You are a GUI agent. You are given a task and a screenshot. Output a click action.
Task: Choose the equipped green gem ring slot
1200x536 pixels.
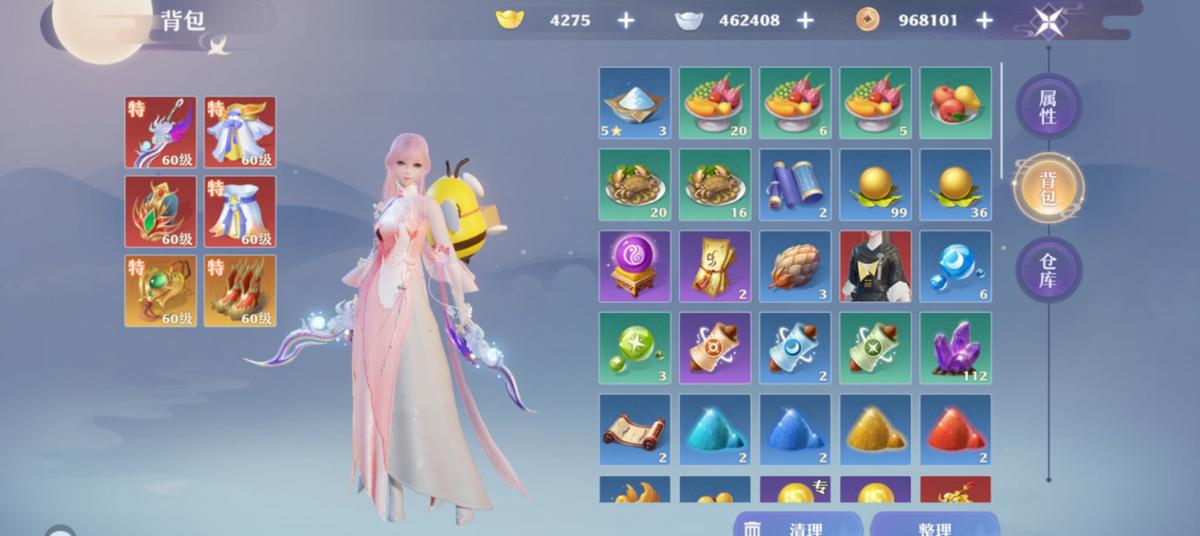tap(160, 290)
